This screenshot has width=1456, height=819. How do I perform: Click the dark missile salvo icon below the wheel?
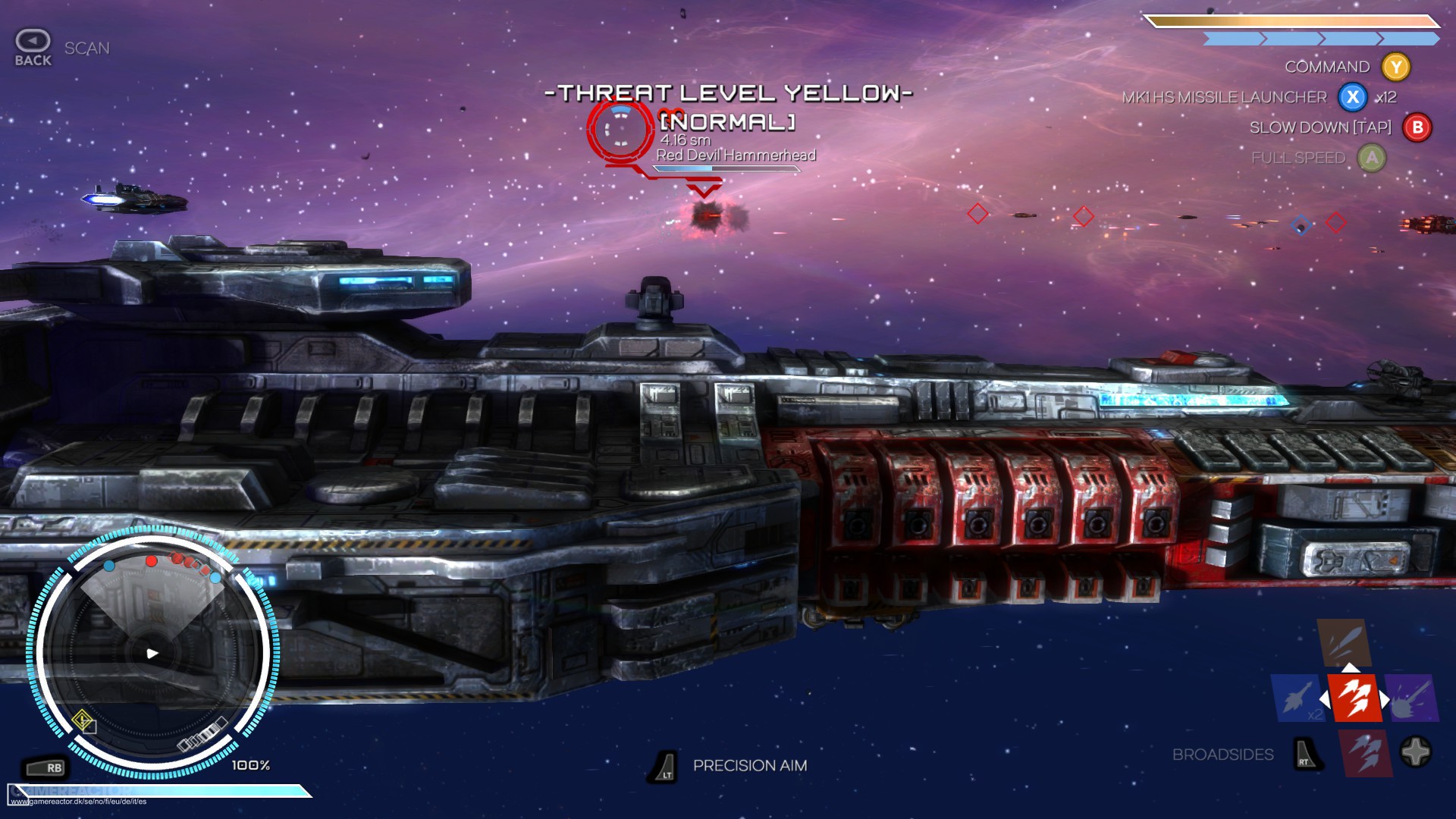[x=1365, y=752]
